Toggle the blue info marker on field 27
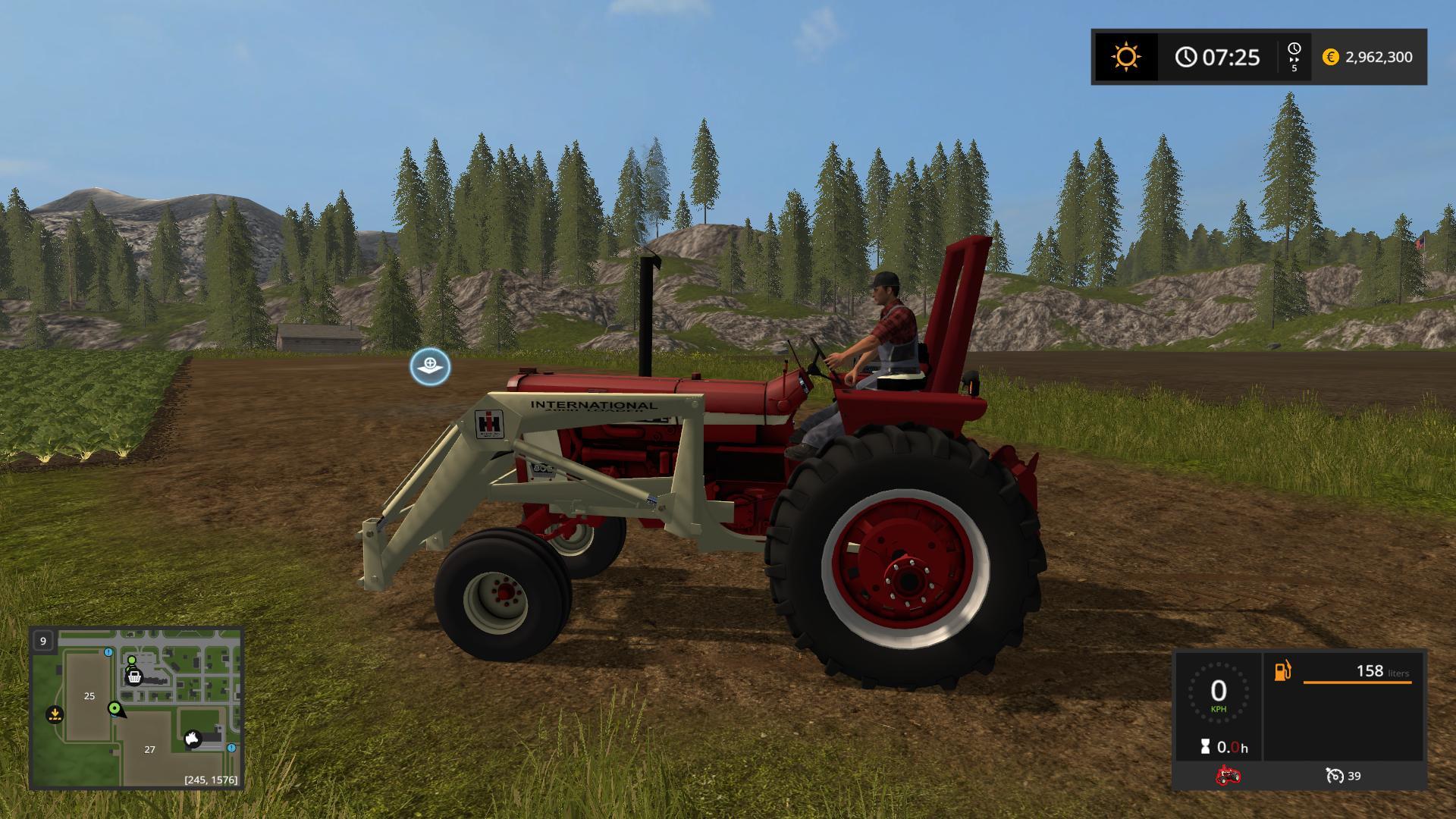1456x819 pixels. 232,748
